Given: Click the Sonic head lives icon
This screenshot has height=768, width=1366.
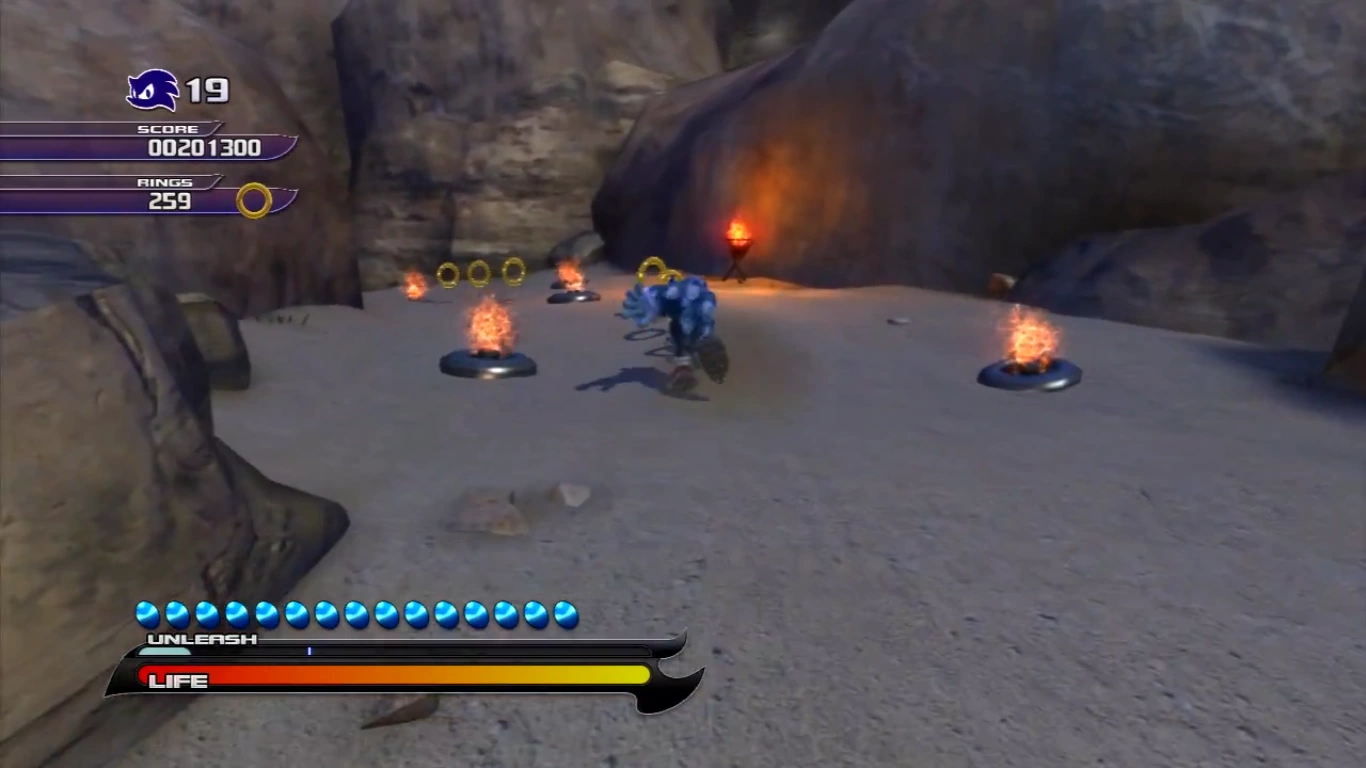Looking at the screenshot, I should (x=153, y=91).
